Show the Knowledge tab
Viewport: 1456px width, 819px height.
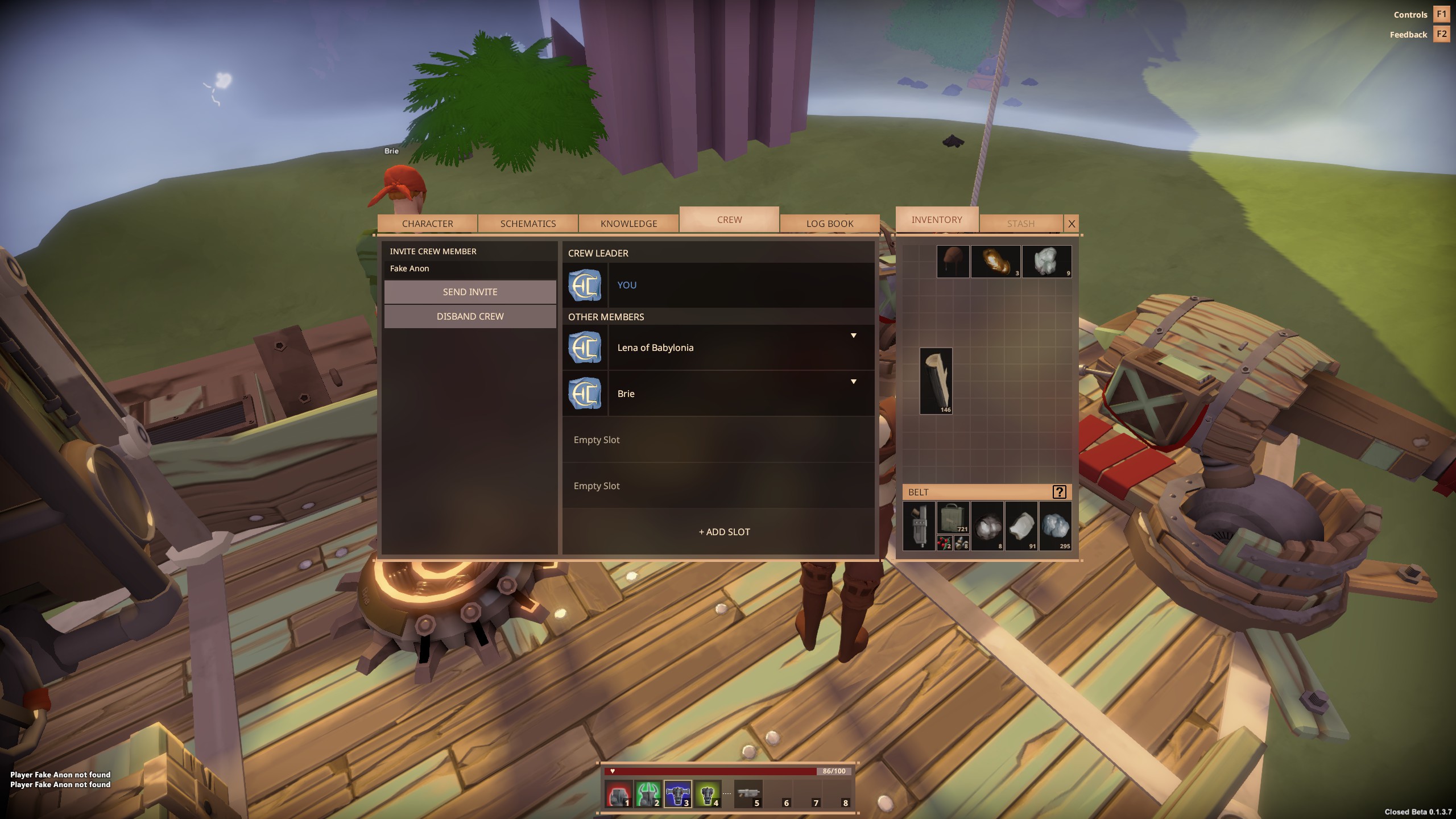(628, 224)
